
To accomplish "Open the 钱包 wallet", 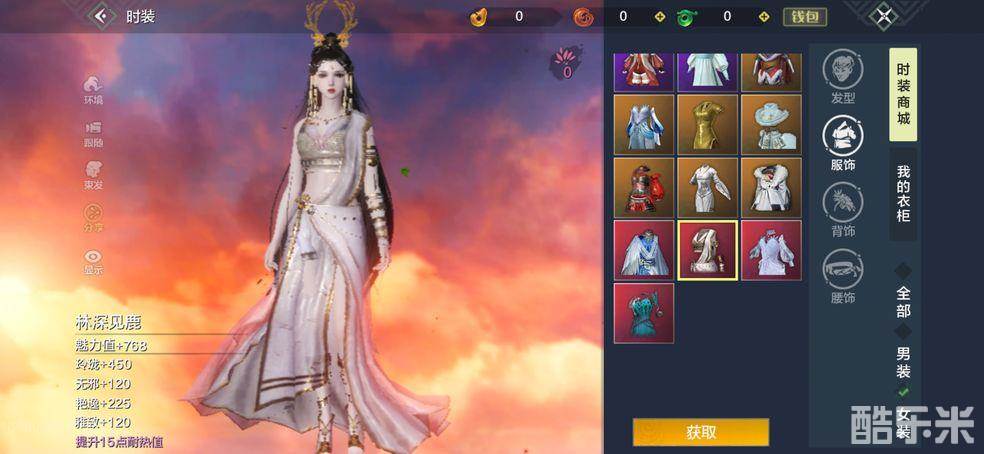I will click(x=804, y=16).
